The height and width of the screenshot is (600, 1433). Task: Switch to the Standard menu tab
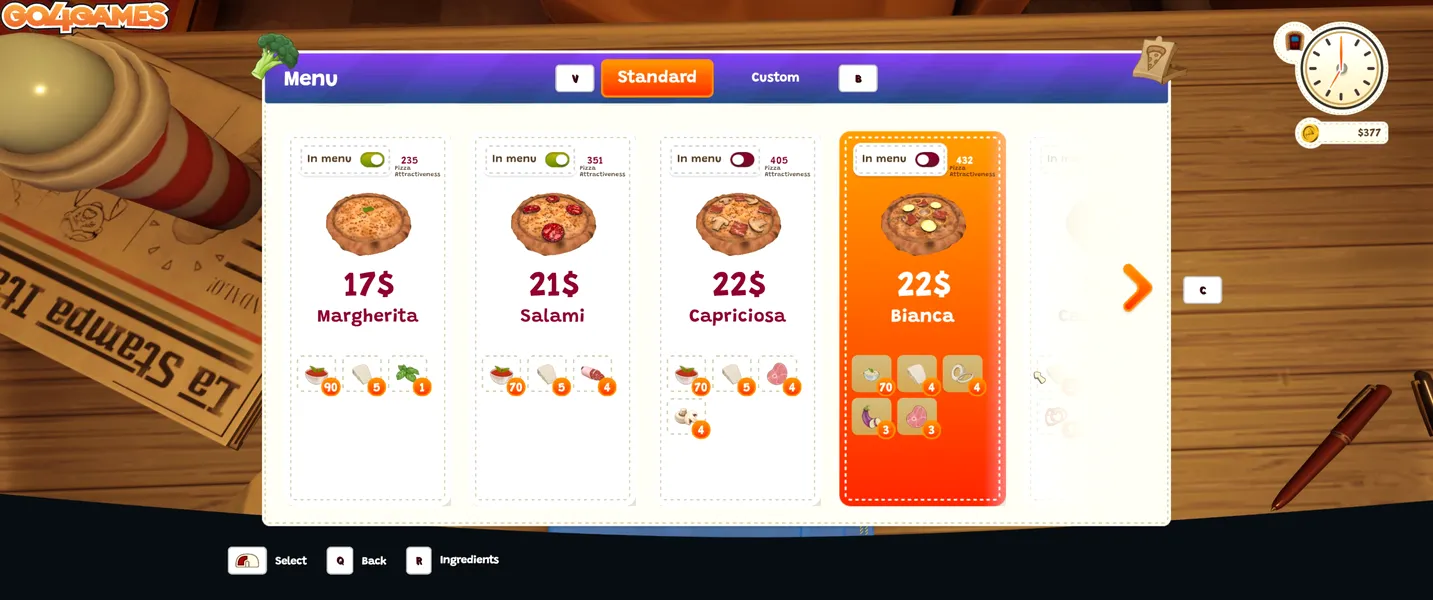tap(657, 78)
